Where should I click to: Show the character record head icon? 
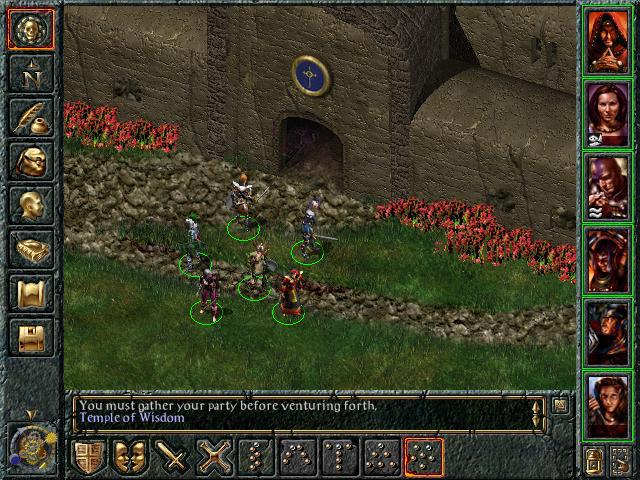point(31,205)
